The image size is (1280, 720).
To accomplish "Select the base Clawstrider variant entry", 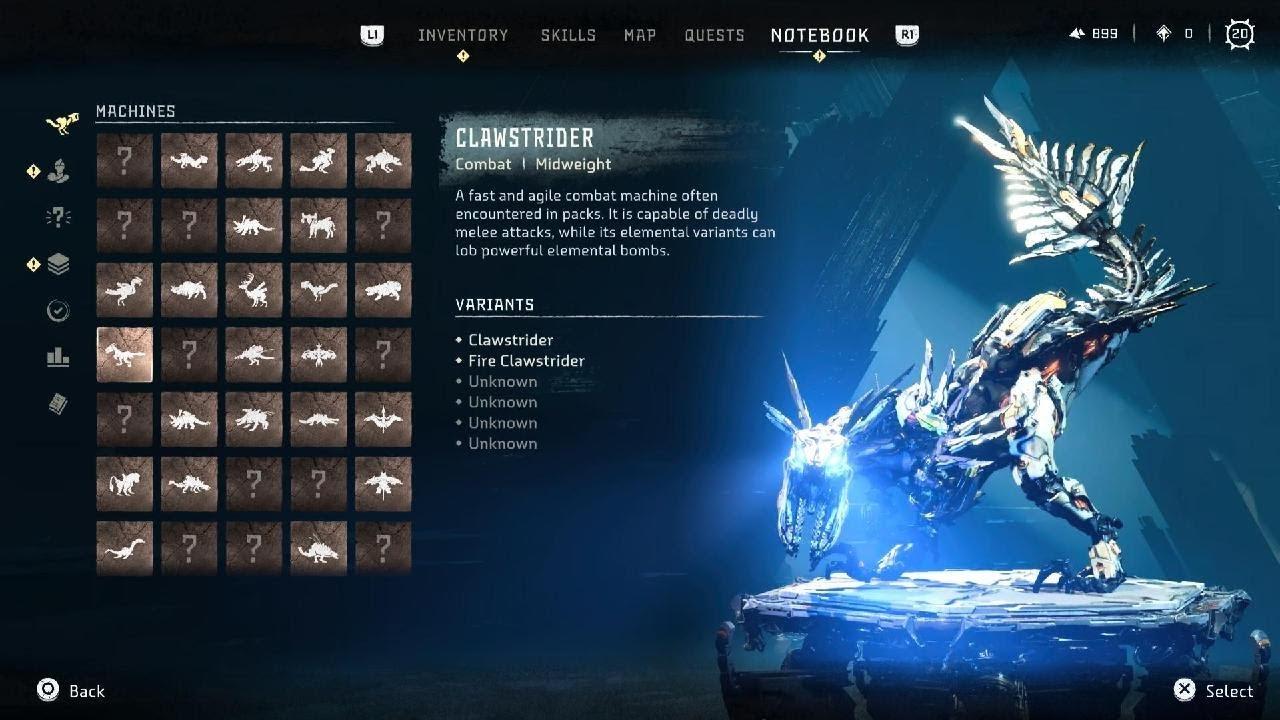I will point(510,340).
